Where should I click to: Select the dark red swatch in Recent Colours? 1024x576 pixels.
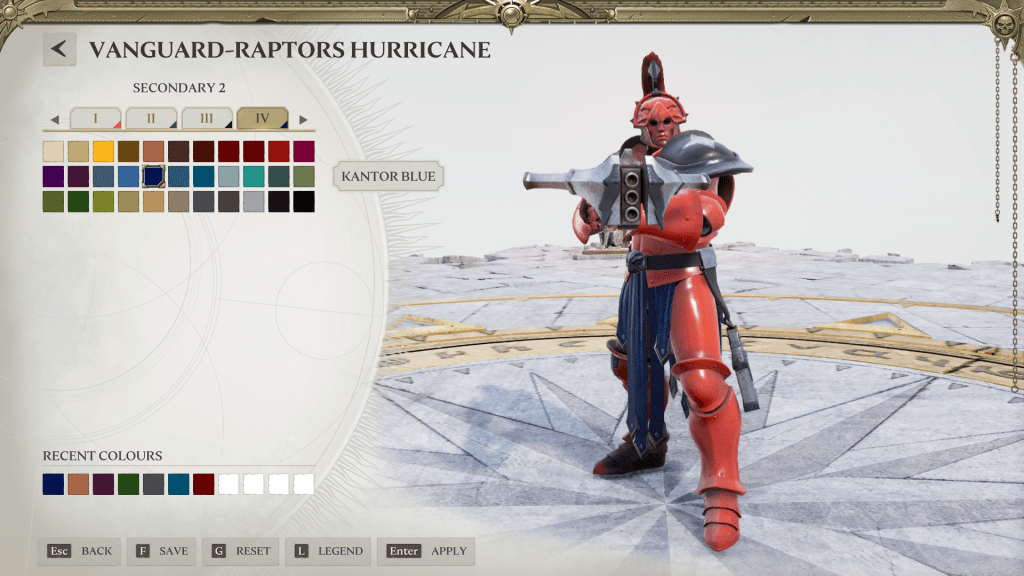[x=203, y=484]
